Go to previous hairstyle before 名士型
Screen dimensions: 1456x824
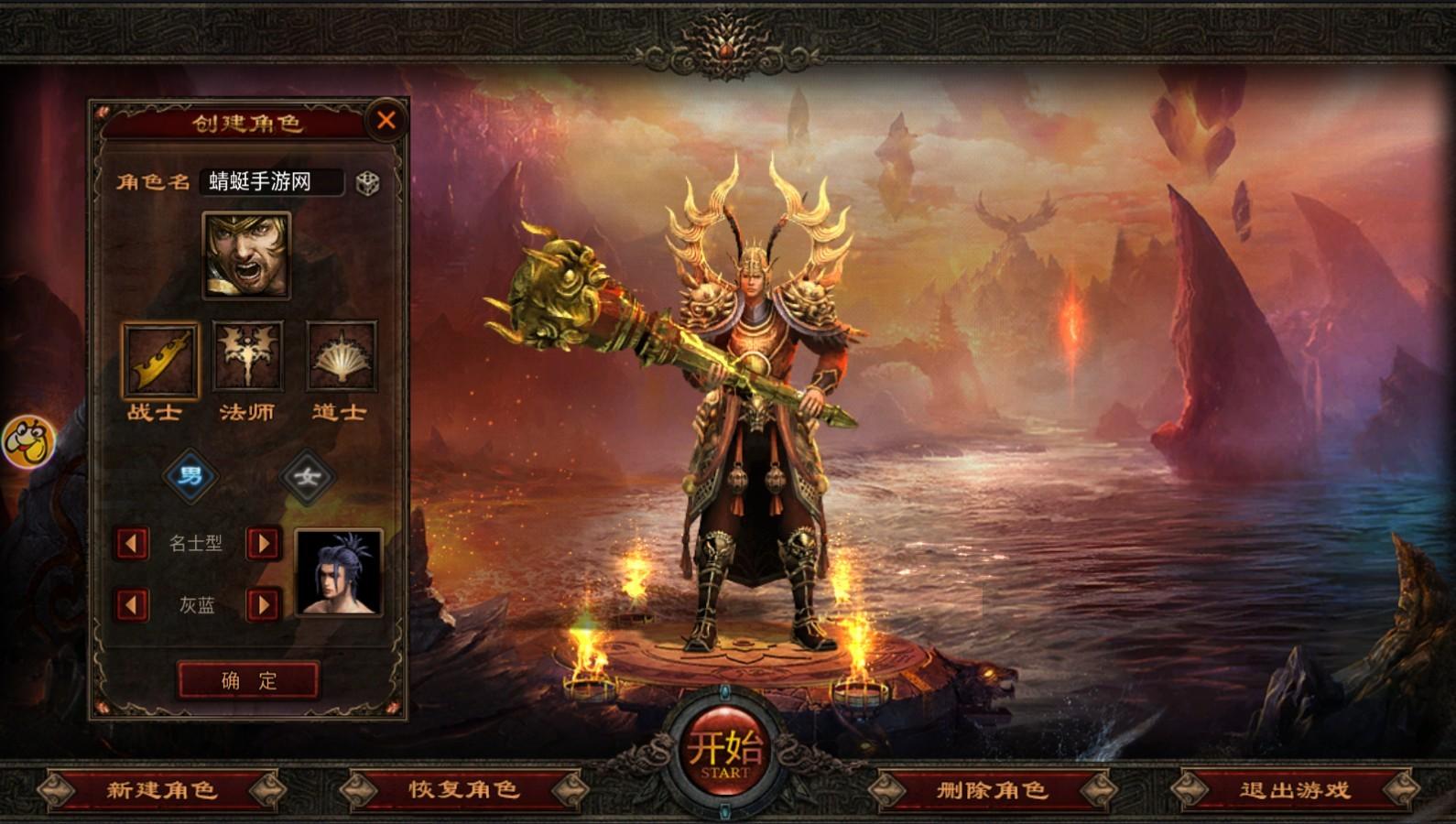coord(132,544)
